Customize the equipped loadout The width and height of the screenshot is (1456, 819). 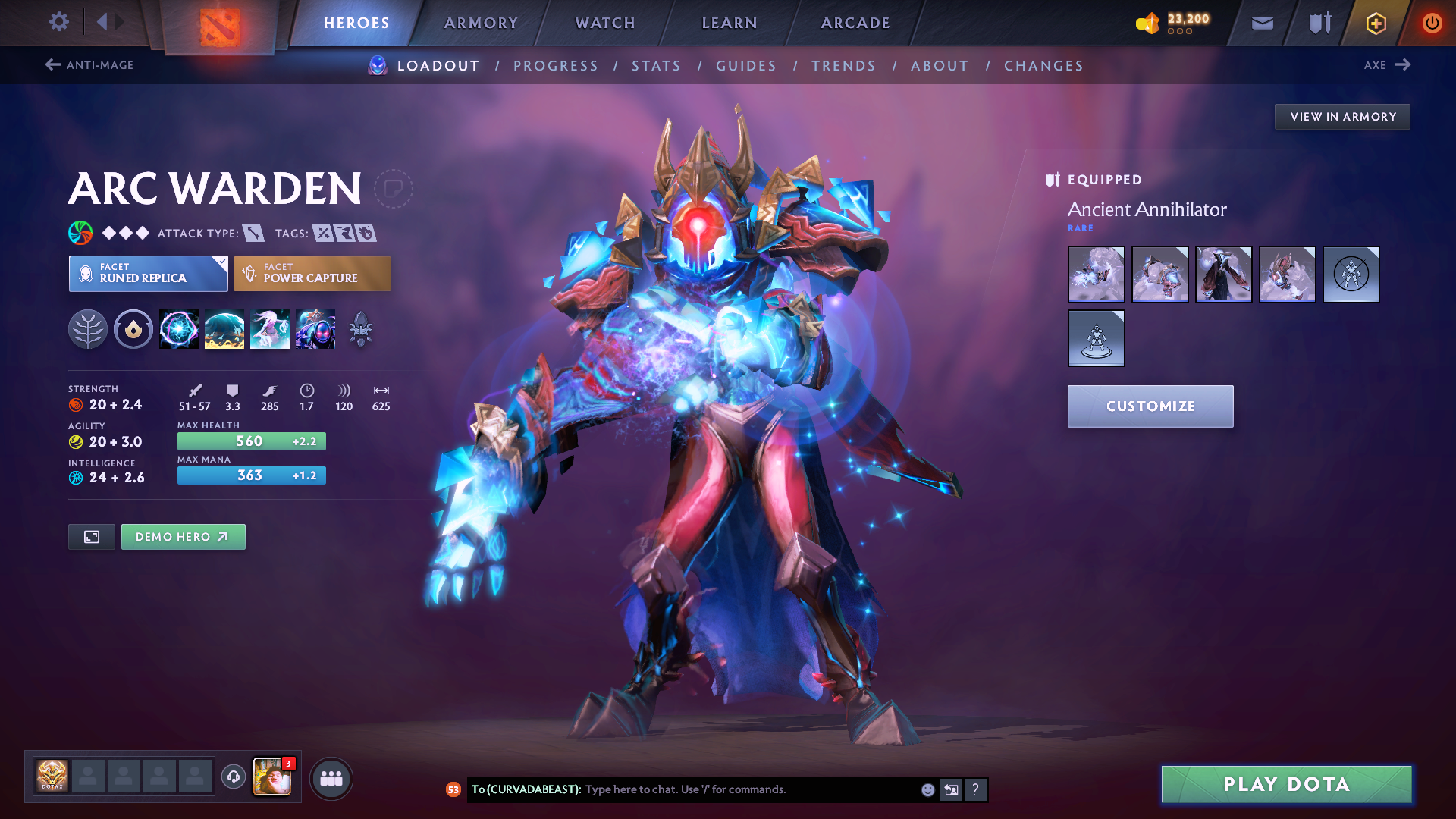click(1150, 406)
